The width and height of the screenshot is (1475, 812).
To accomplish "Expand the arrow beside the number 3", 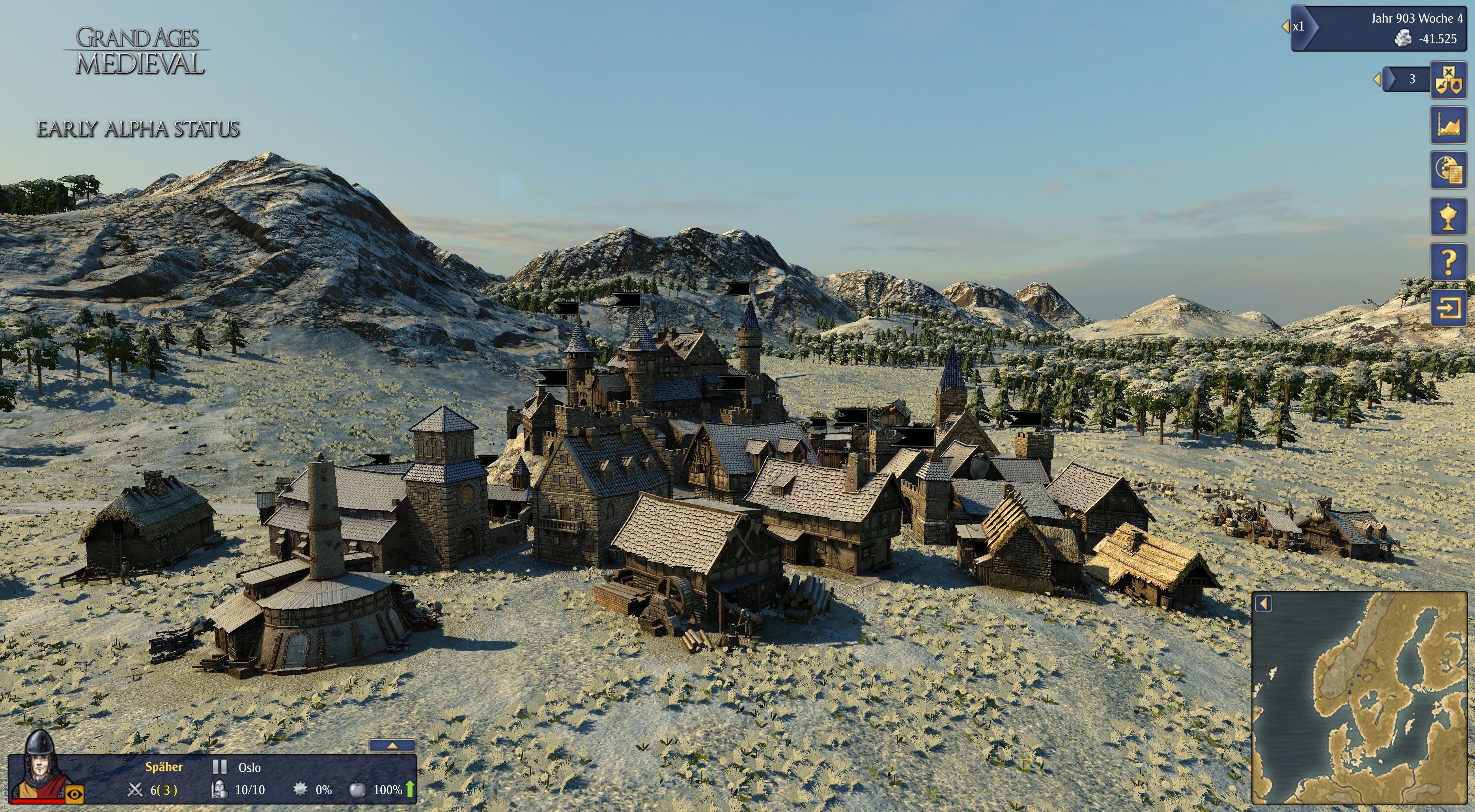I will point(1377,79).
